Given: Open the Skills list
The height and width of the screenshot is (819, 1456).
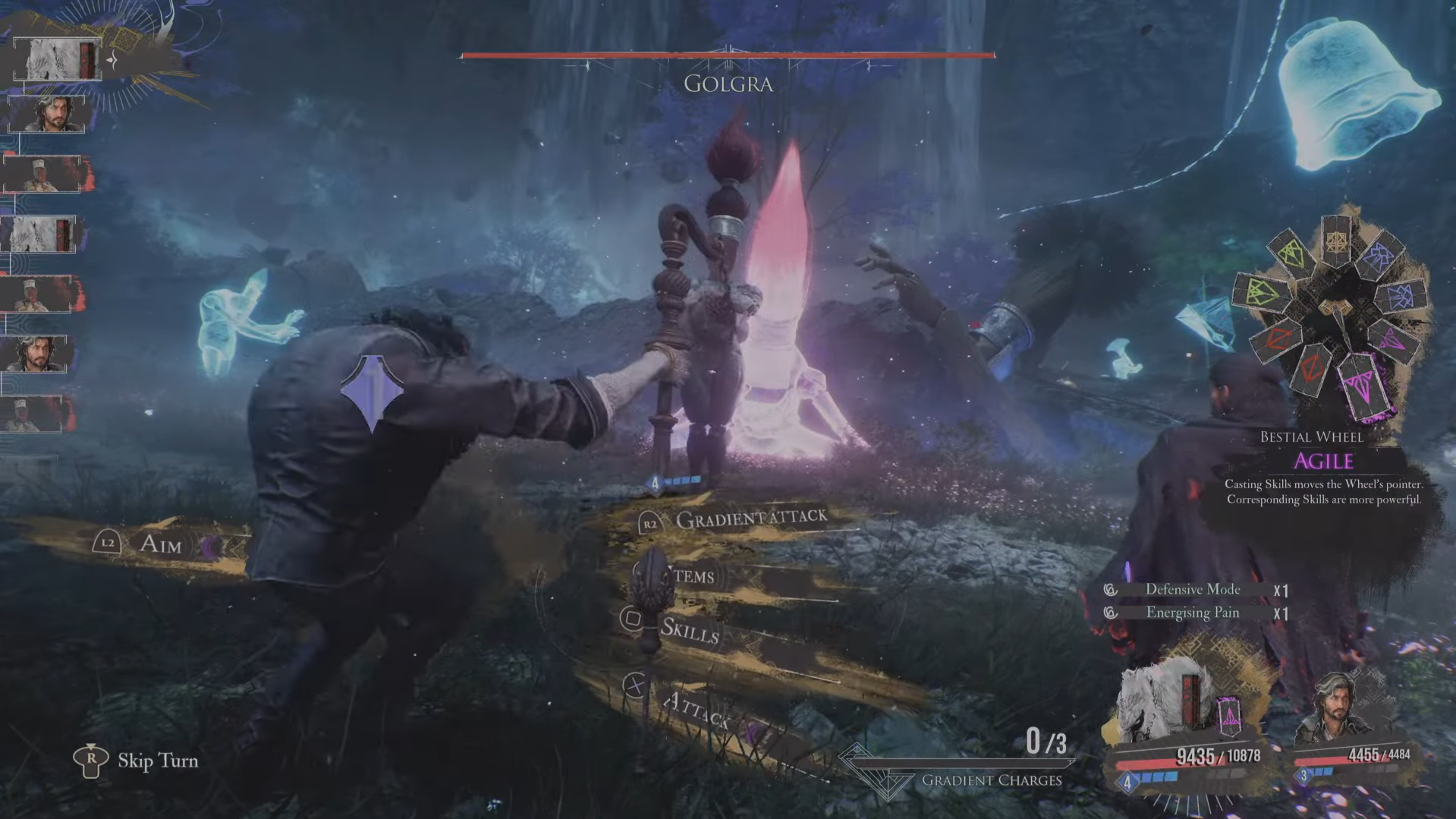Looking at the screenshot, I should coord(688,630).
